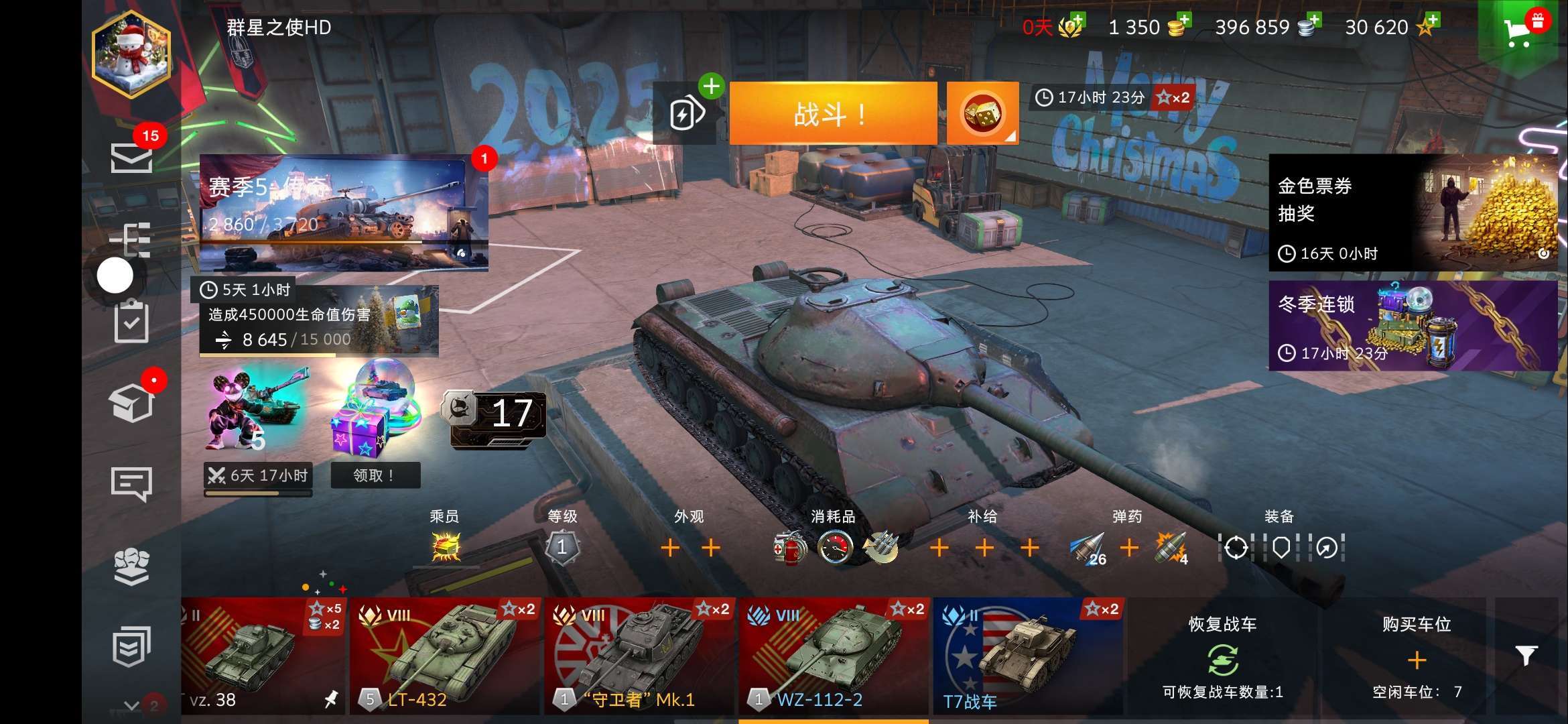The width and height of the screenshot is (1568, 724).
Task: Open the dice game mode selector
Action: pyautogui.click(x=982, y=113)
